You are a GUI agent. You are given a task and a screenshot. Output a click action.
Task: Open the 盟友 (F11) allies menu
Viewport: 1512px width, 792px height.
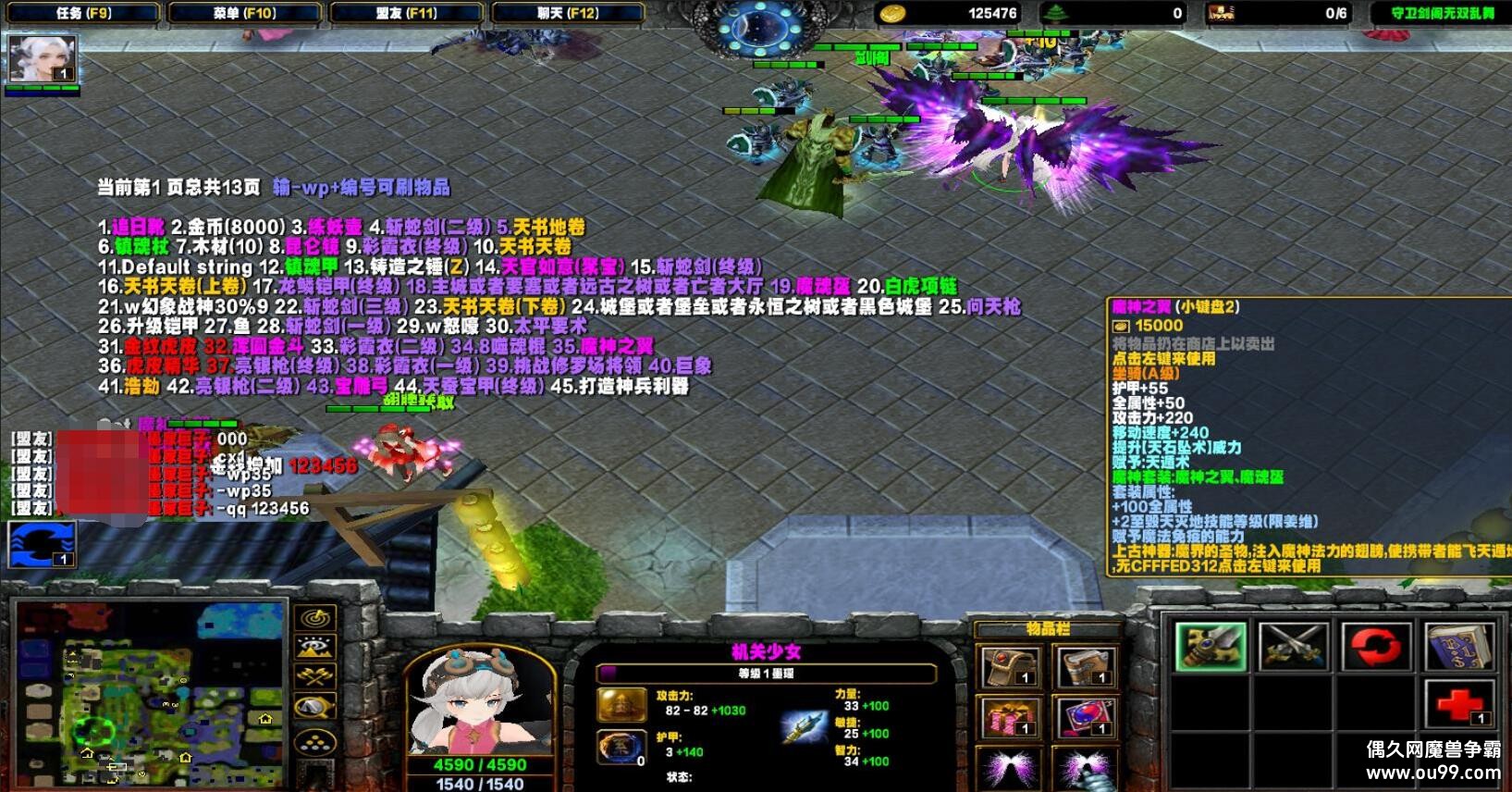click(406, 13)
